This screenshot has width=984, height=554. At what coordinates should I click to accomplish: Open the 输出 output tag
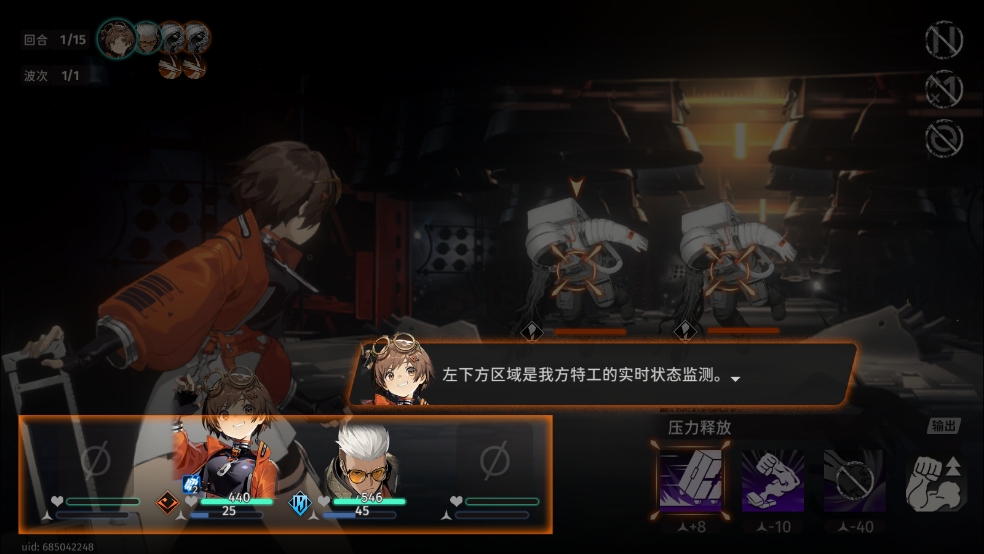[x=943, y=426]
